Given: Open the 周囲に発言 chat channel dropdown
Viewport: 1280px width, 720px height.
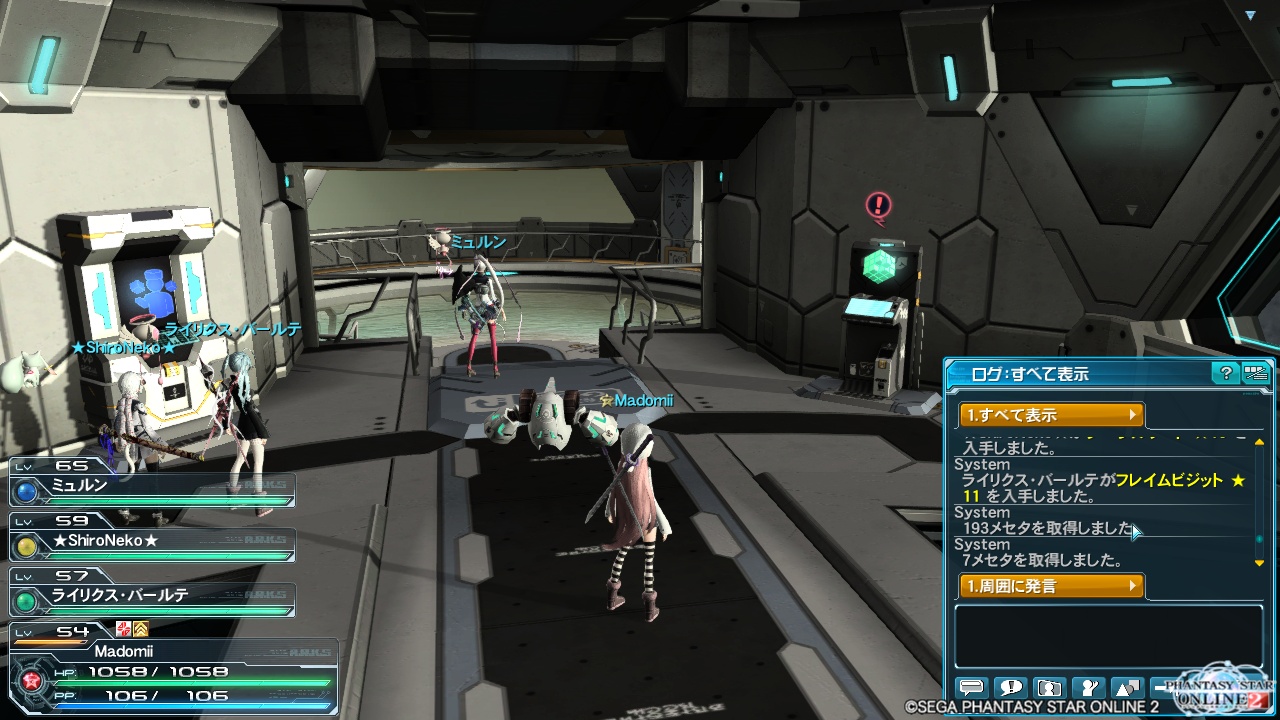Looking at the screenshot, I should pos(1051,586).
